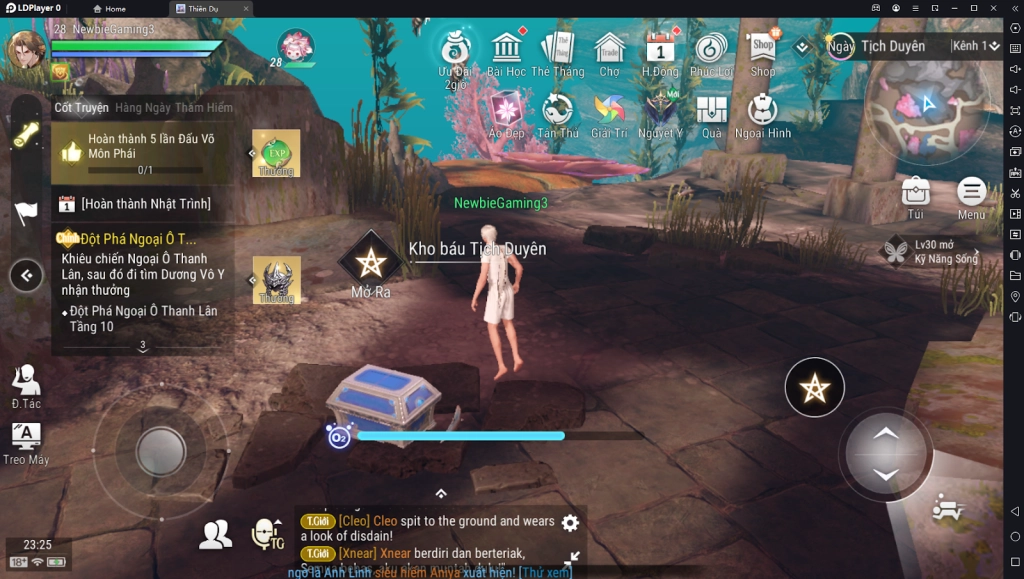1024x579 pixels.
Task: Tap the Mở Ra star button
Action: tap(370, 264)
